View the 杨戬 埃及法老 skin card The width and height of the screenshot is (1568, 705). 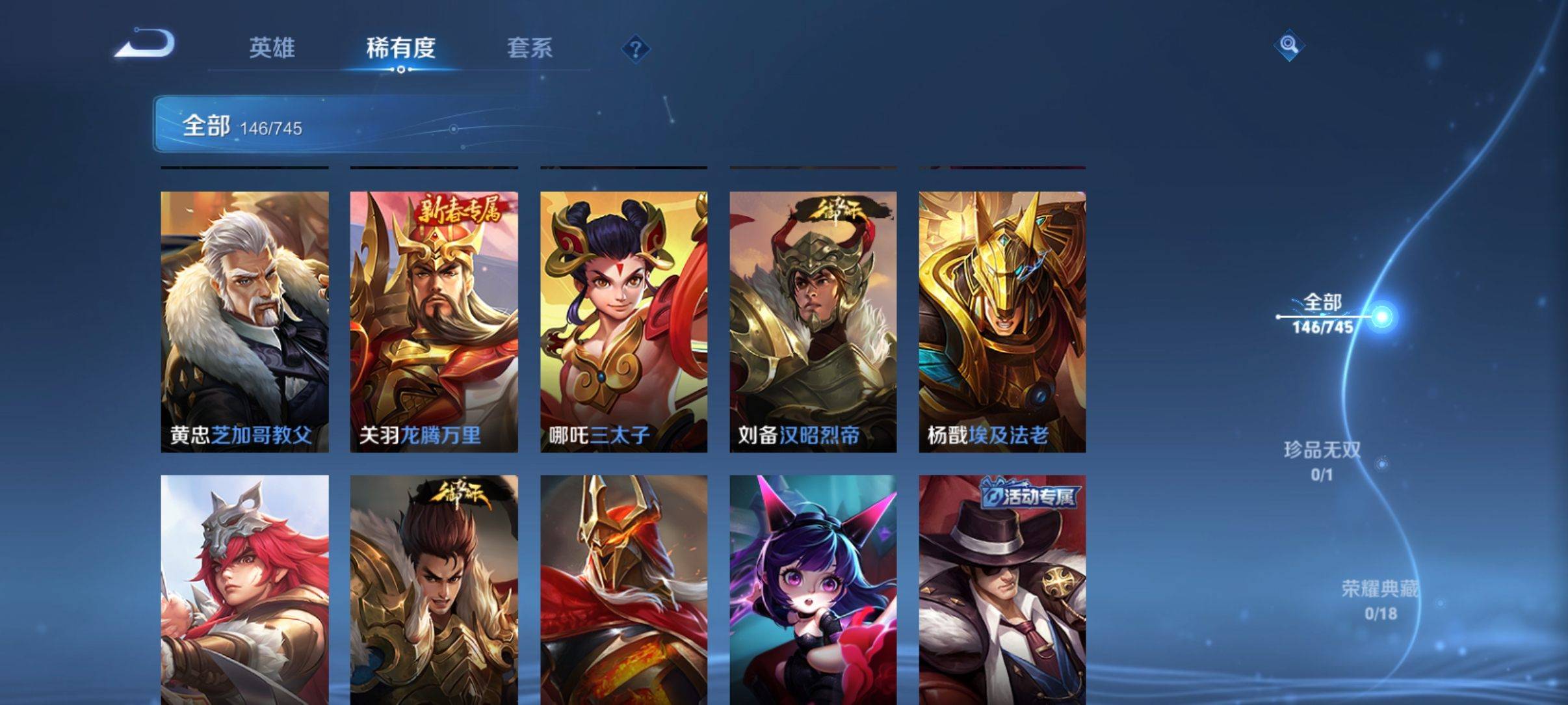pyautogui.click(x=1002, y=321)
